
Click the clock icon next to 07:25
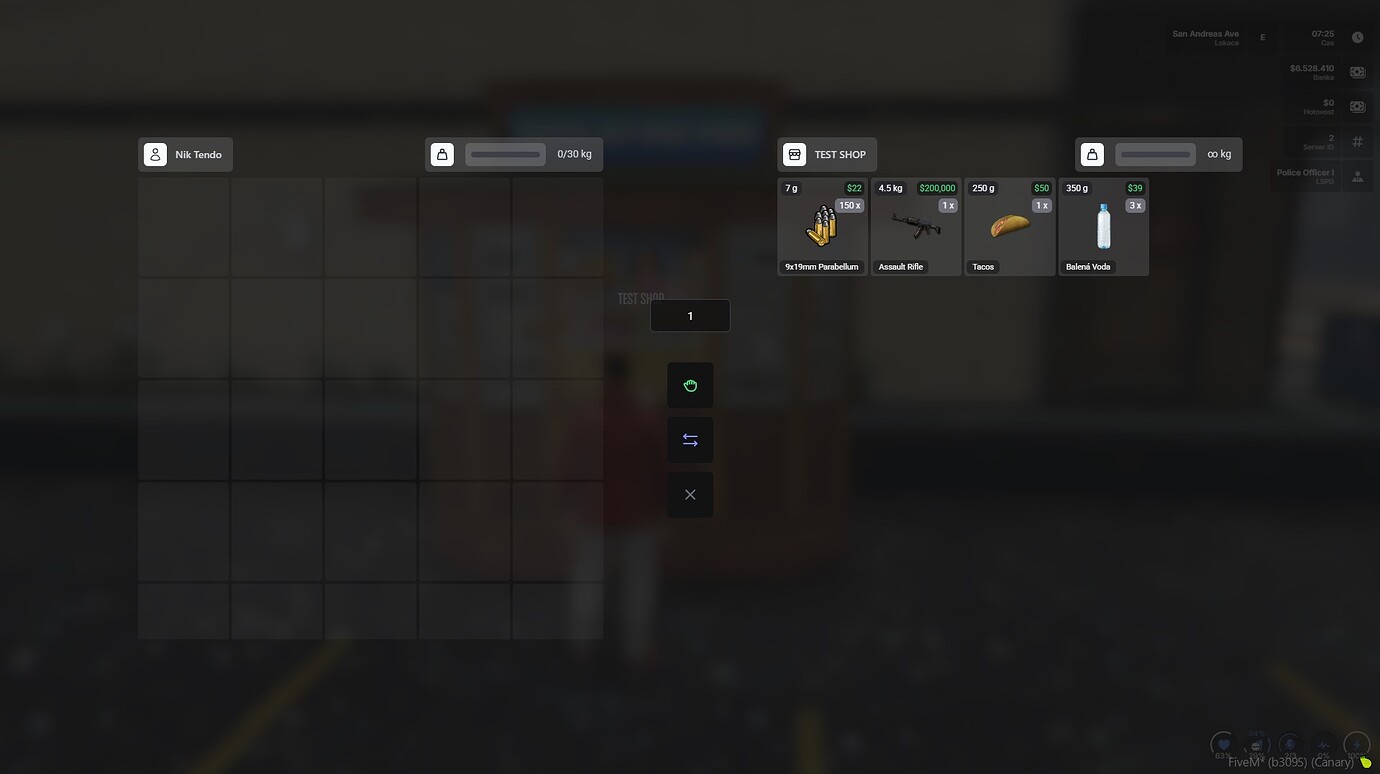(1357, 36)
